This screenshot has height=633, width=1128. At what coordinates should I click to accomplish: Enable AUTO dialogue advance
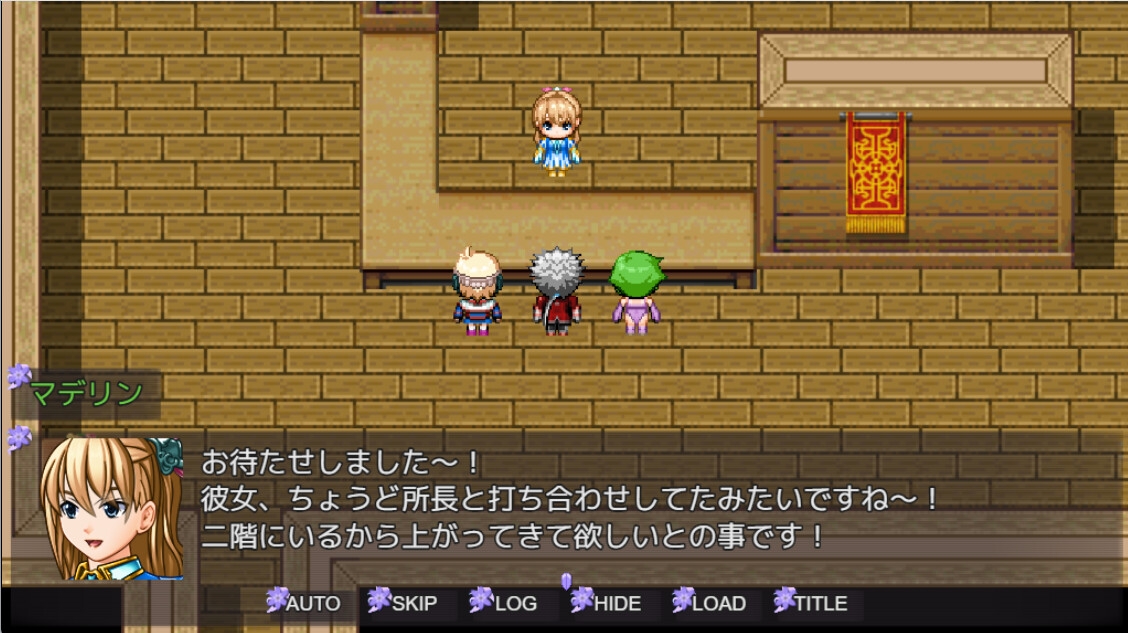305,603
